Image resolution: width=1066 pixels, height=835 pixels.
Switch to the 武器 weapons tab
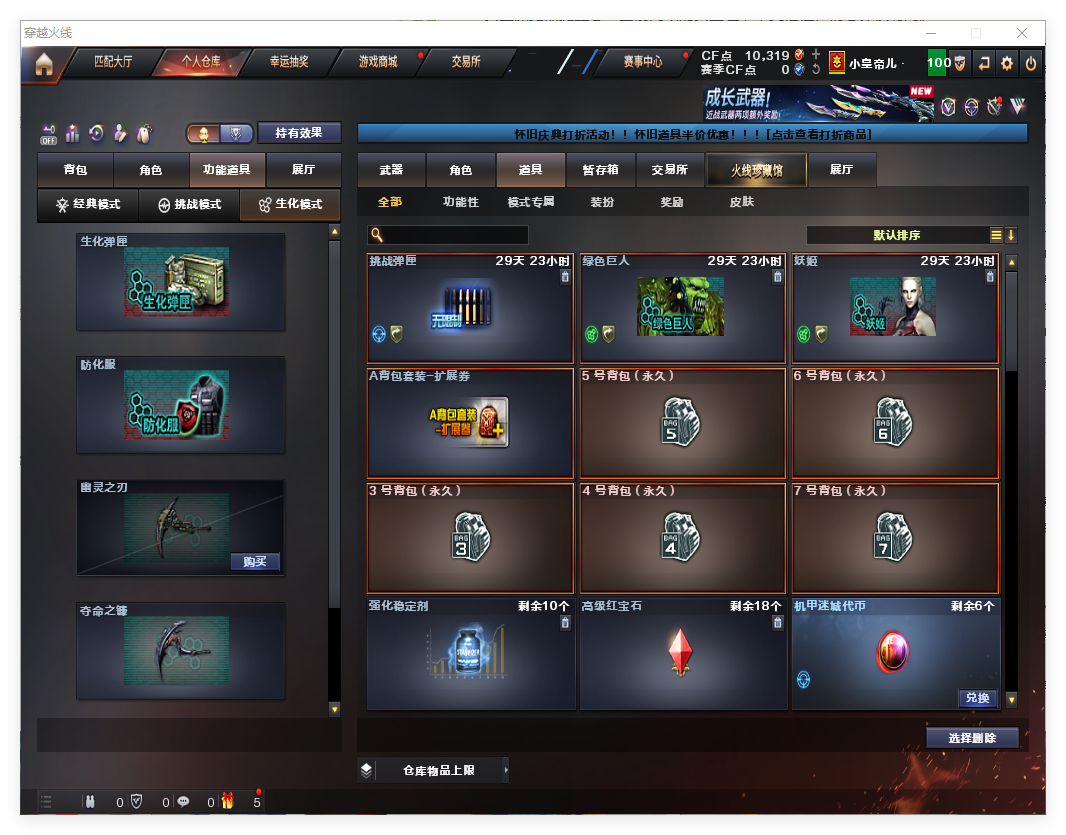click(x=391, y=171)
